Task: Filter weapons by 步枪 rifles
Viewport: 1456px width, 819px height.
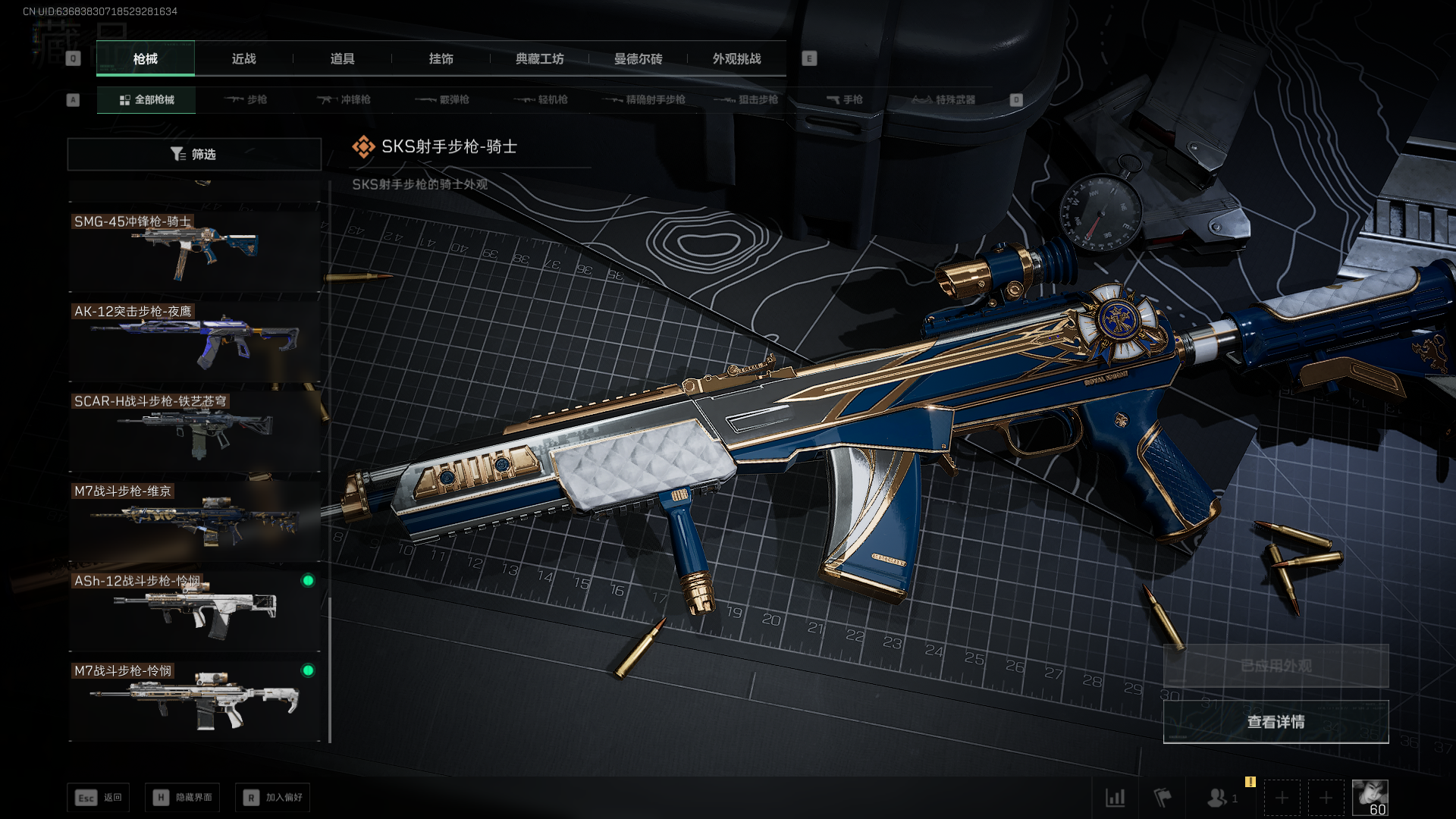Action: [246, 99]
